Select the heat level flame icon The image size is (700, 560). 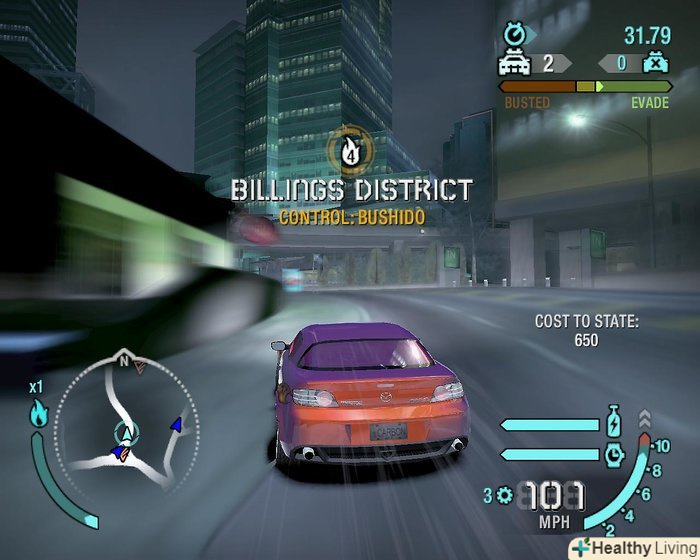click(38, 413)
